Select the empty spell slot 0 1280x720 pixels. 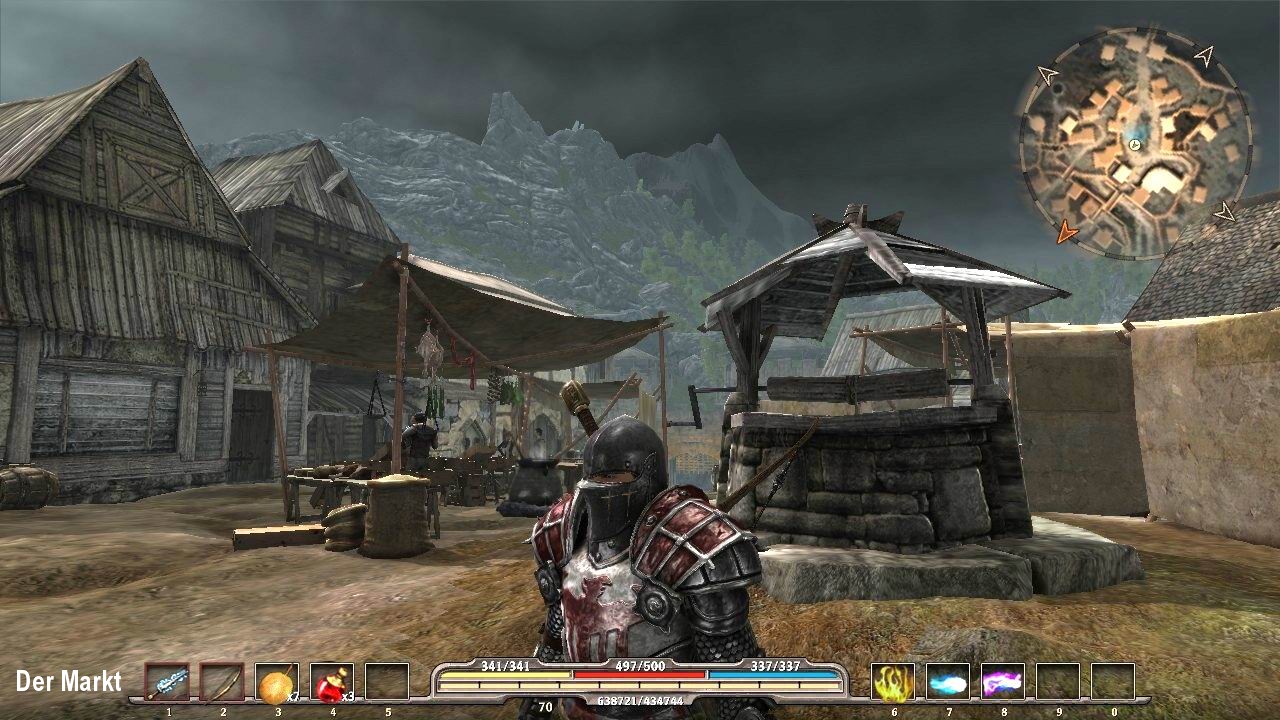(x=1113, y=681)
